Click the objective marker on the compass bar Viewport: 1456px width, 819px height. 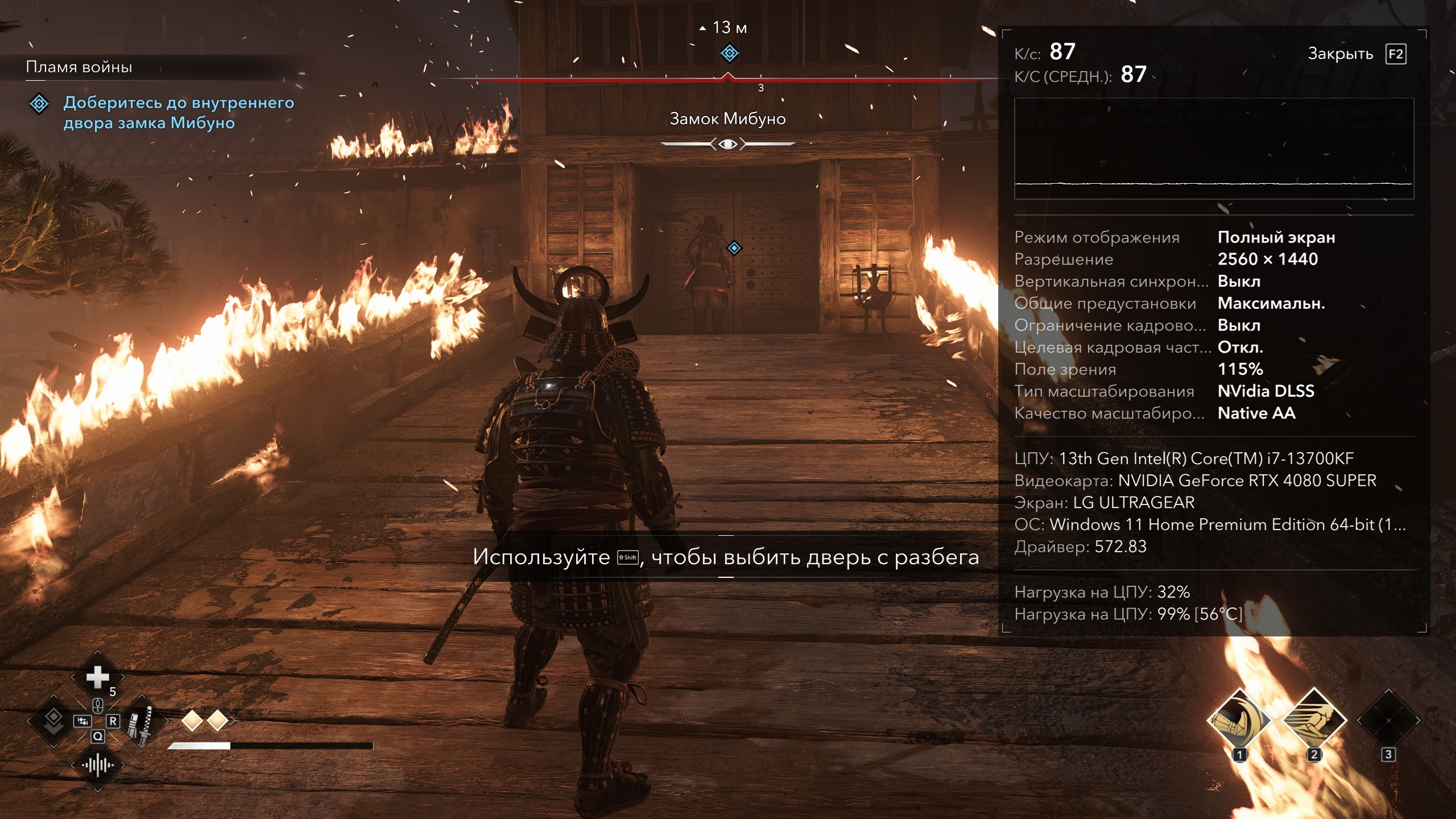729,53
